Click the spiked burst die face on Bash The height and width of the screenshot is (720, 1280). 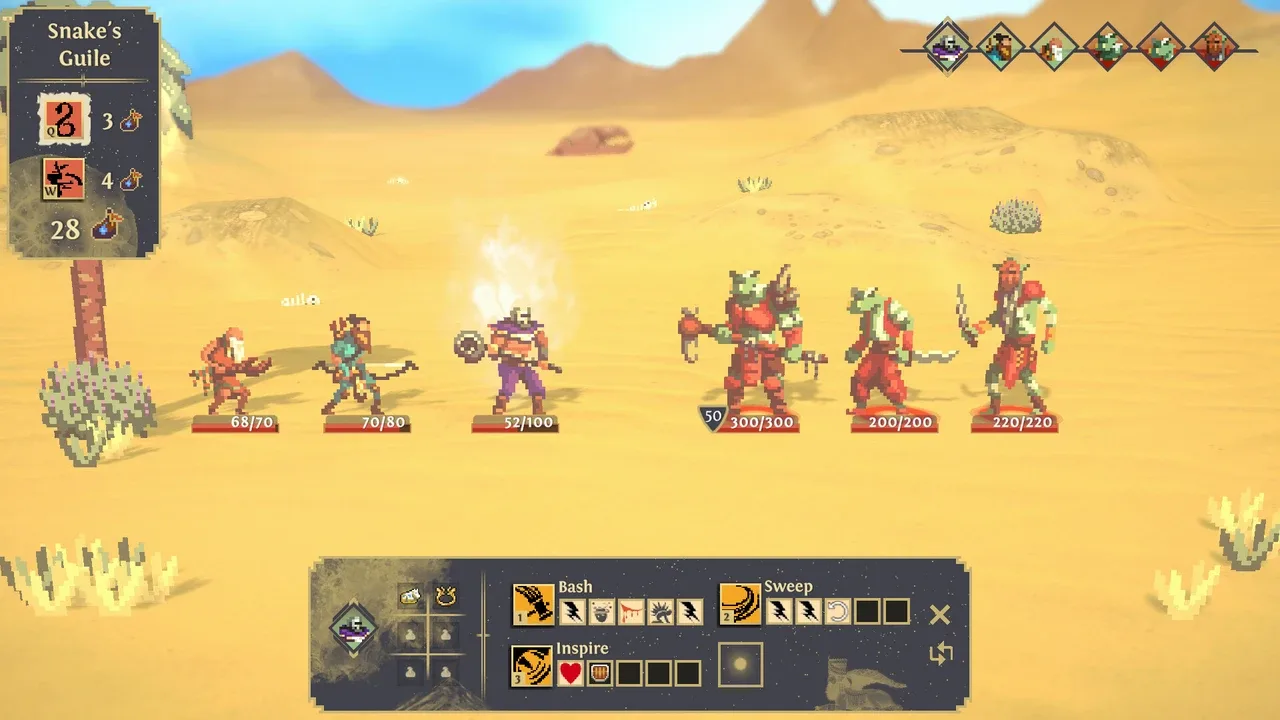point(660,611)
